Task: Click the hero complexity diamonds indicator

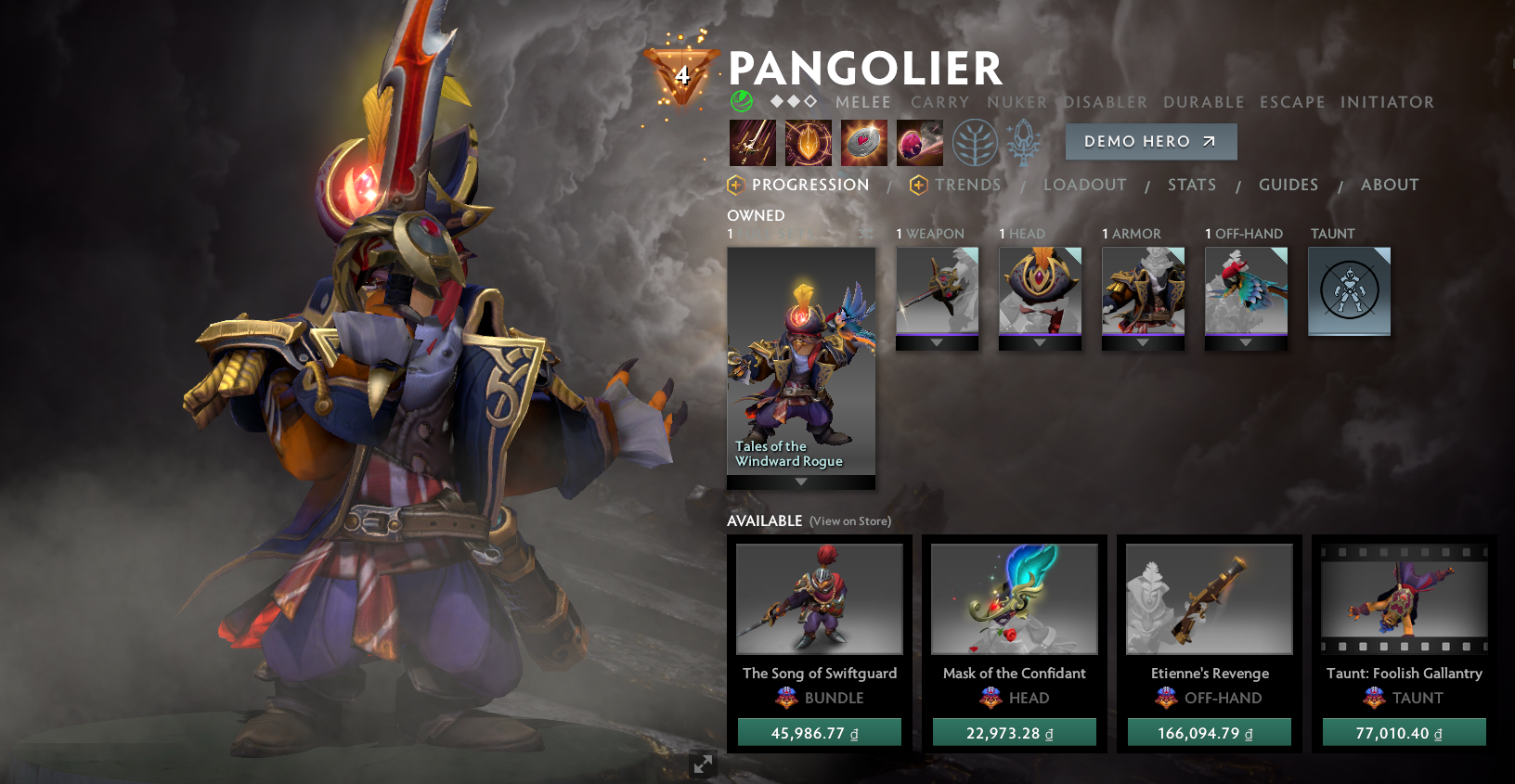Action: pyautogui.click(x=794, y=102)
